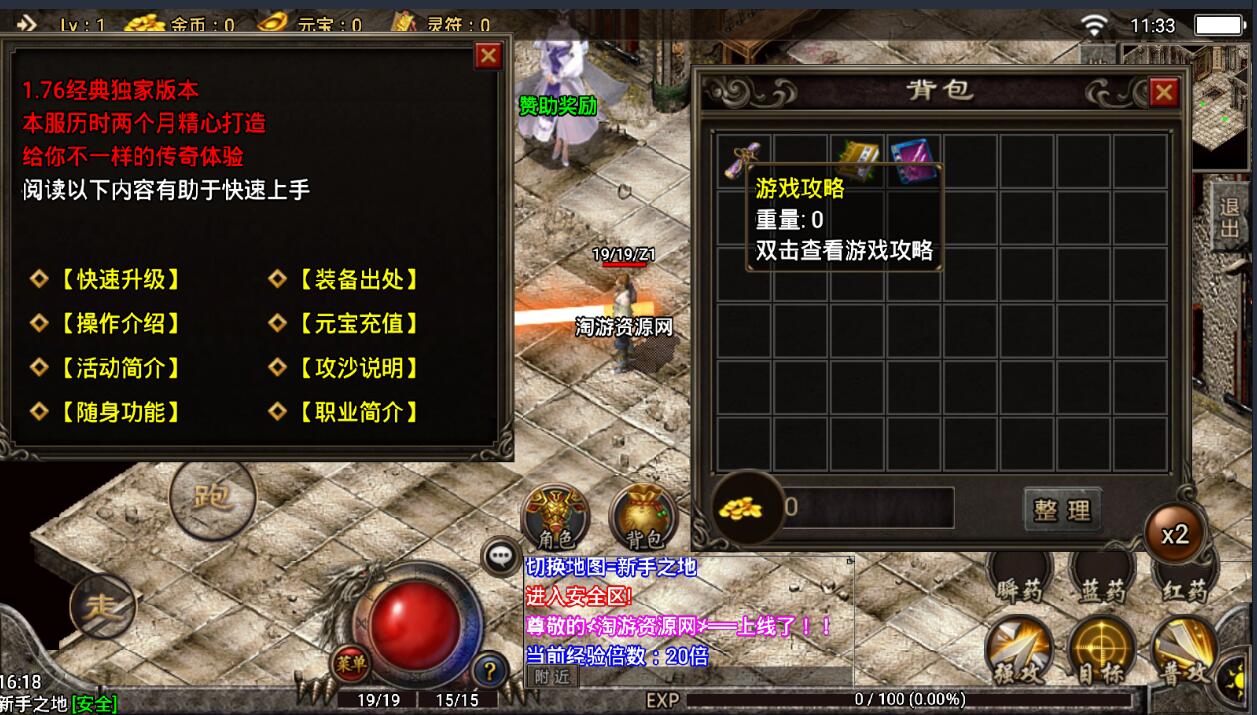
Task: Close the game guide panel
Action: 488,56
